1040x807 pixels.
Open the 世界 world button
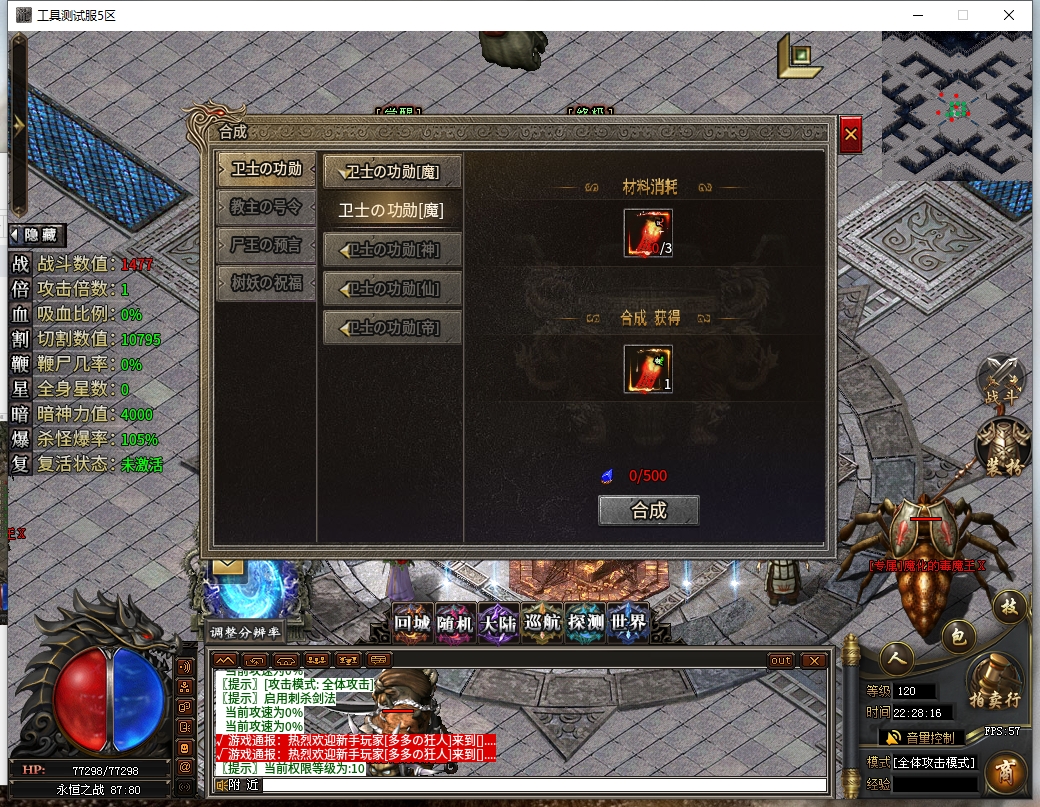point(628,623)
